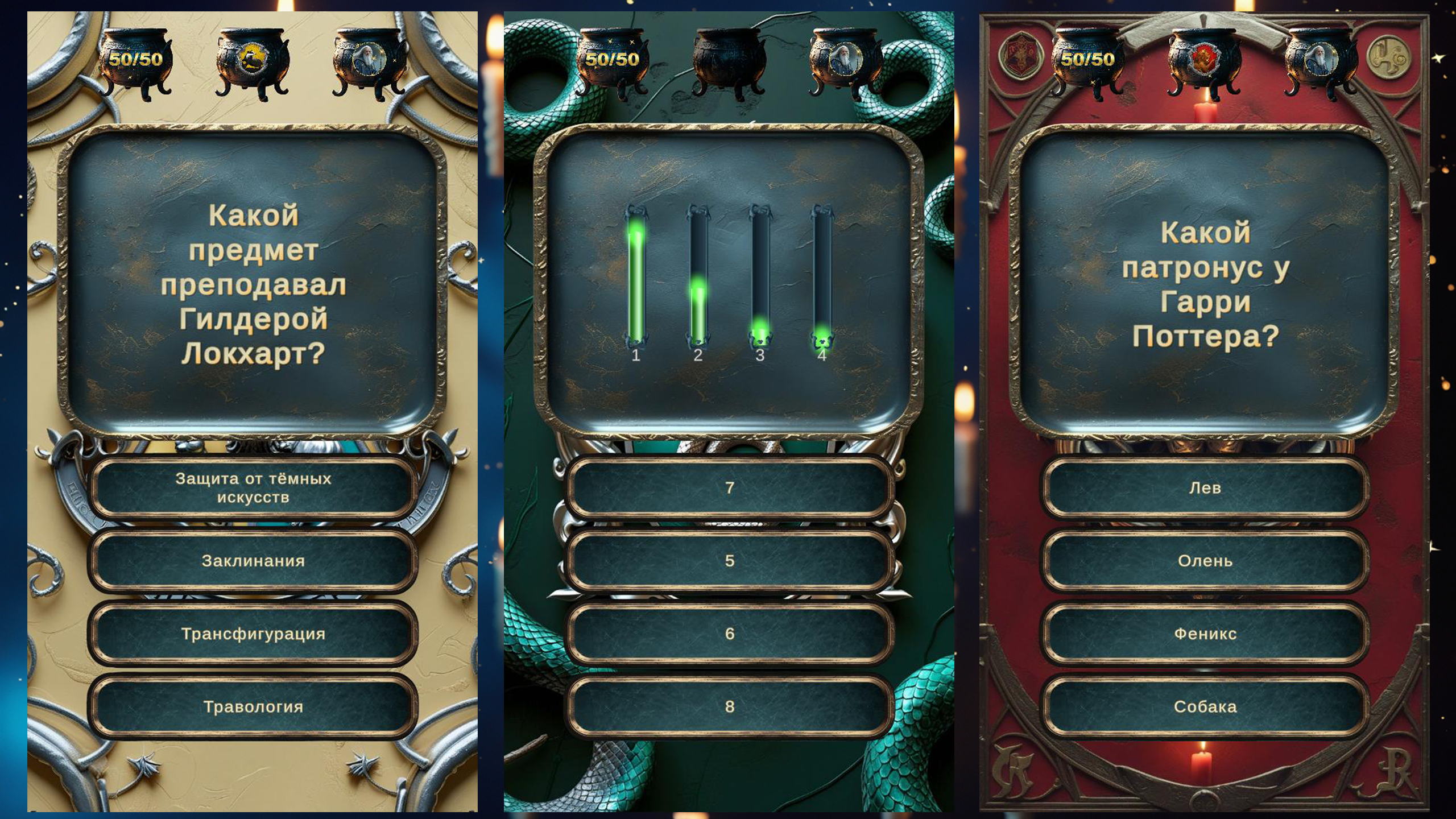The width and height of the screenshot is (1456, 819).
Task: Choose Лев as the patronus
Action: pos(1205,488)
